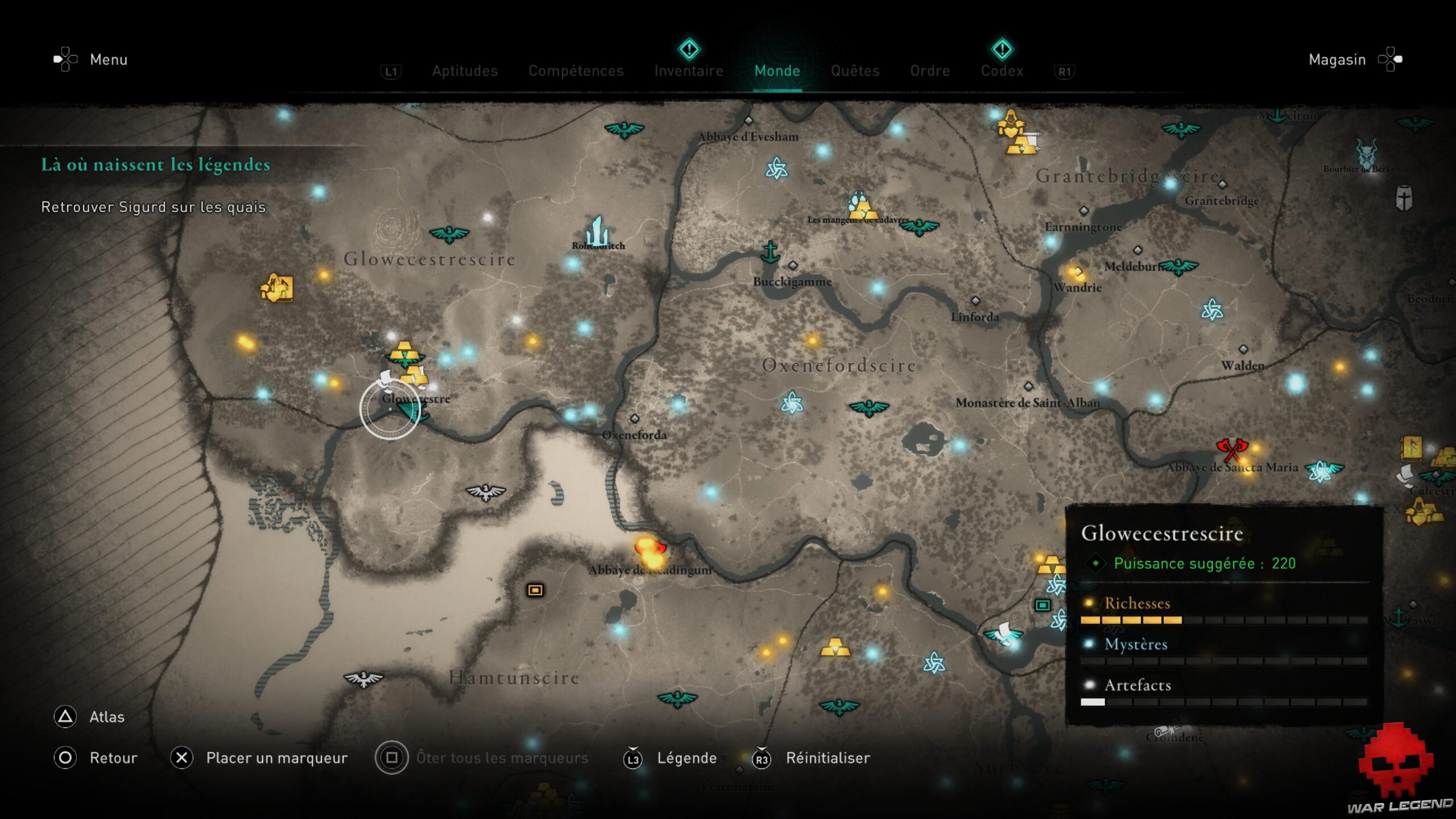
Task: Switch to the Quêtes tab
Action: tap(855, 71)
